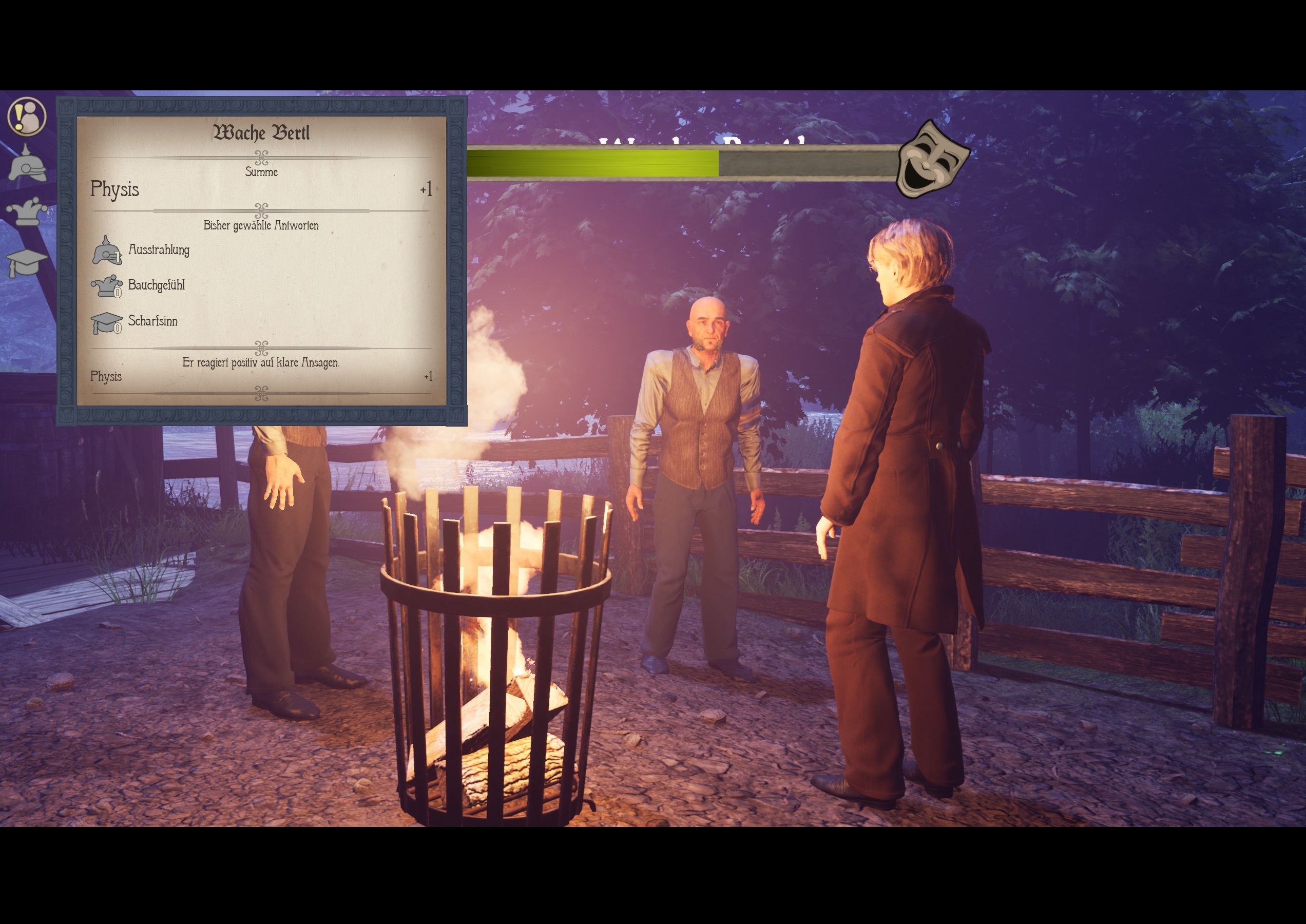Select the Bauchgefühl entry in the answers list
The width and height of the screenshot is (1306, 924).
coord(156,285)
